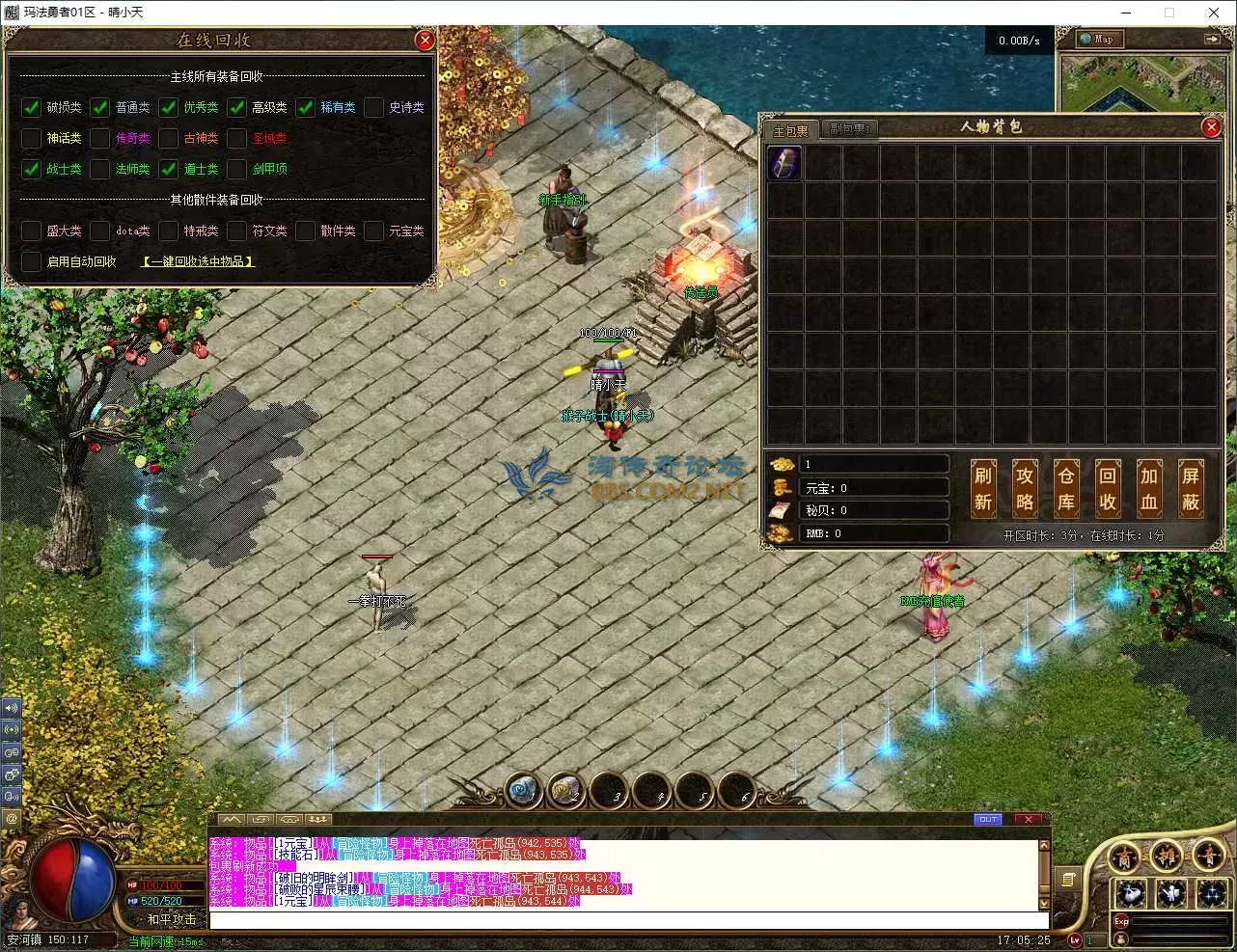
Task: Uncheck the 道士类 class checkbox
Action: [x=169, y=169]
